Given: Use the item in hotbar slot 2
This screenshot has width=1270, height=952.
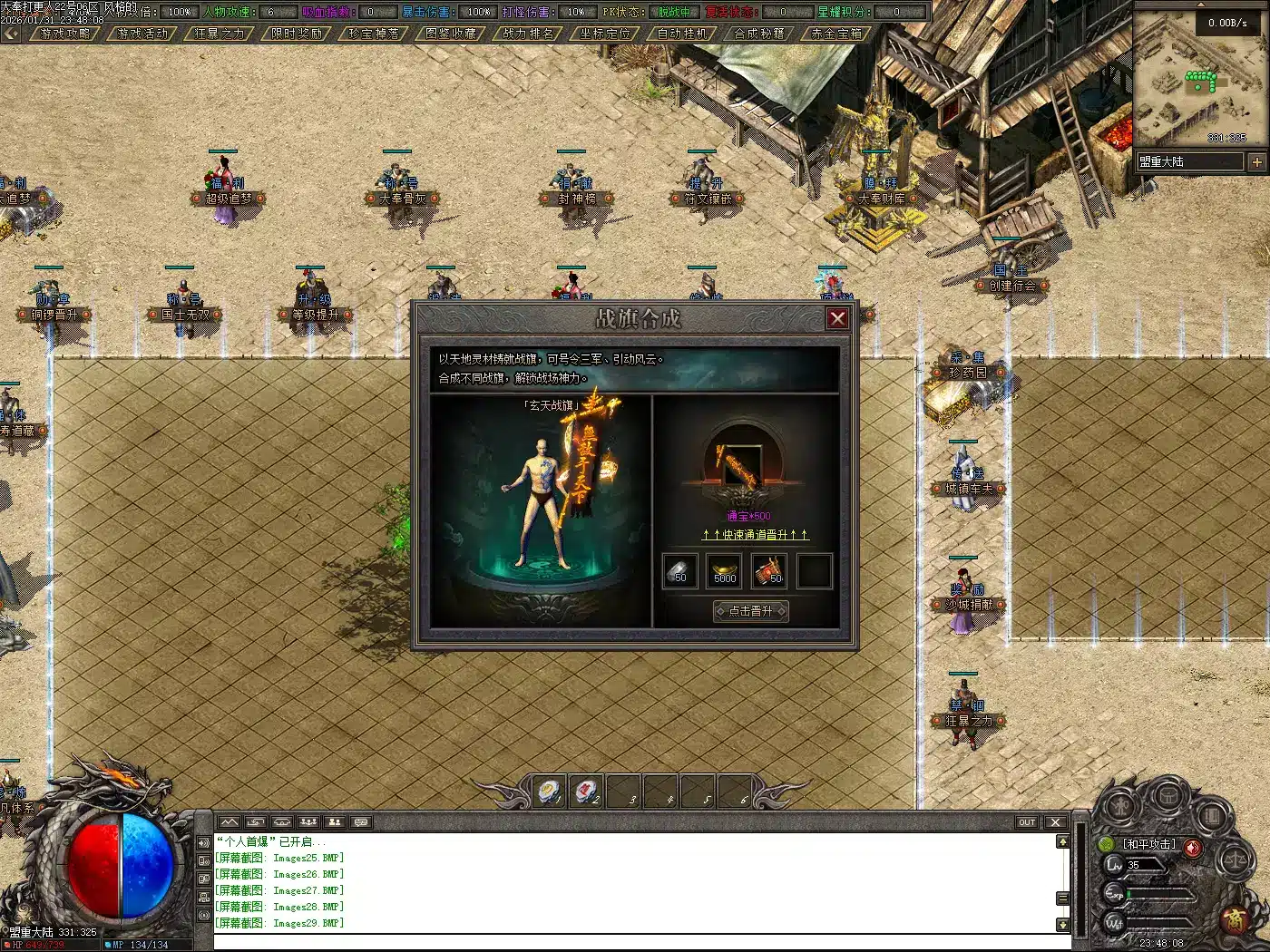Looking at the screenshot, I should click(x=587, y=792).
